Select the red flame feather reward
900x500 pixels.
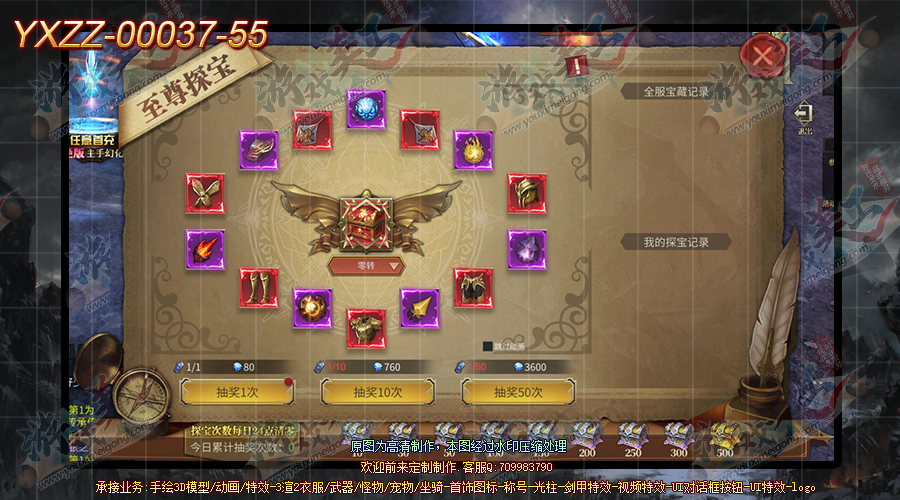tap(205, 249)
